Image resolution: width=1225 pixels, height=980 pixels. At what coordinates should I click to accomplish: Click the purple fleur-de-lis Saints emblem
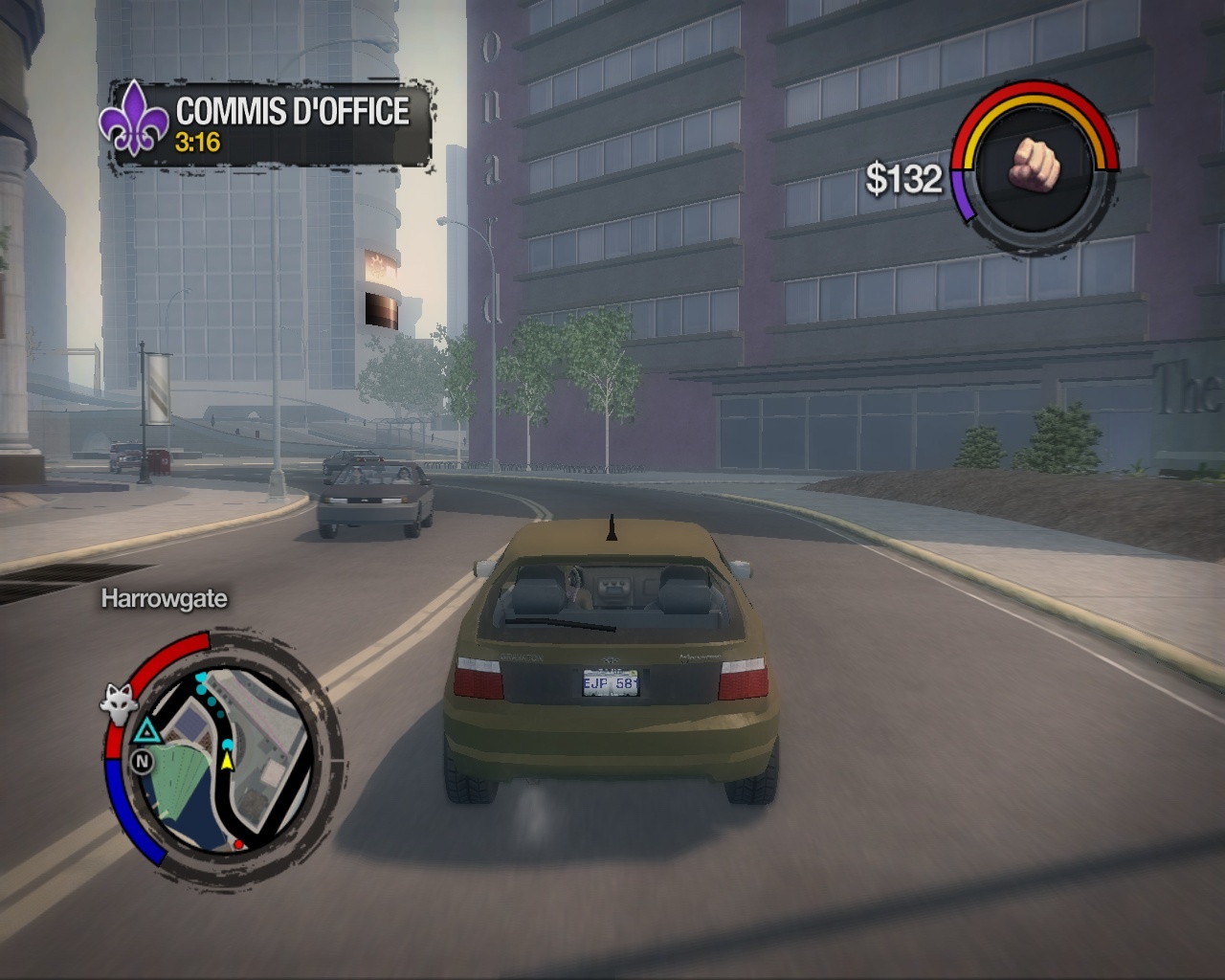[135, 118]
